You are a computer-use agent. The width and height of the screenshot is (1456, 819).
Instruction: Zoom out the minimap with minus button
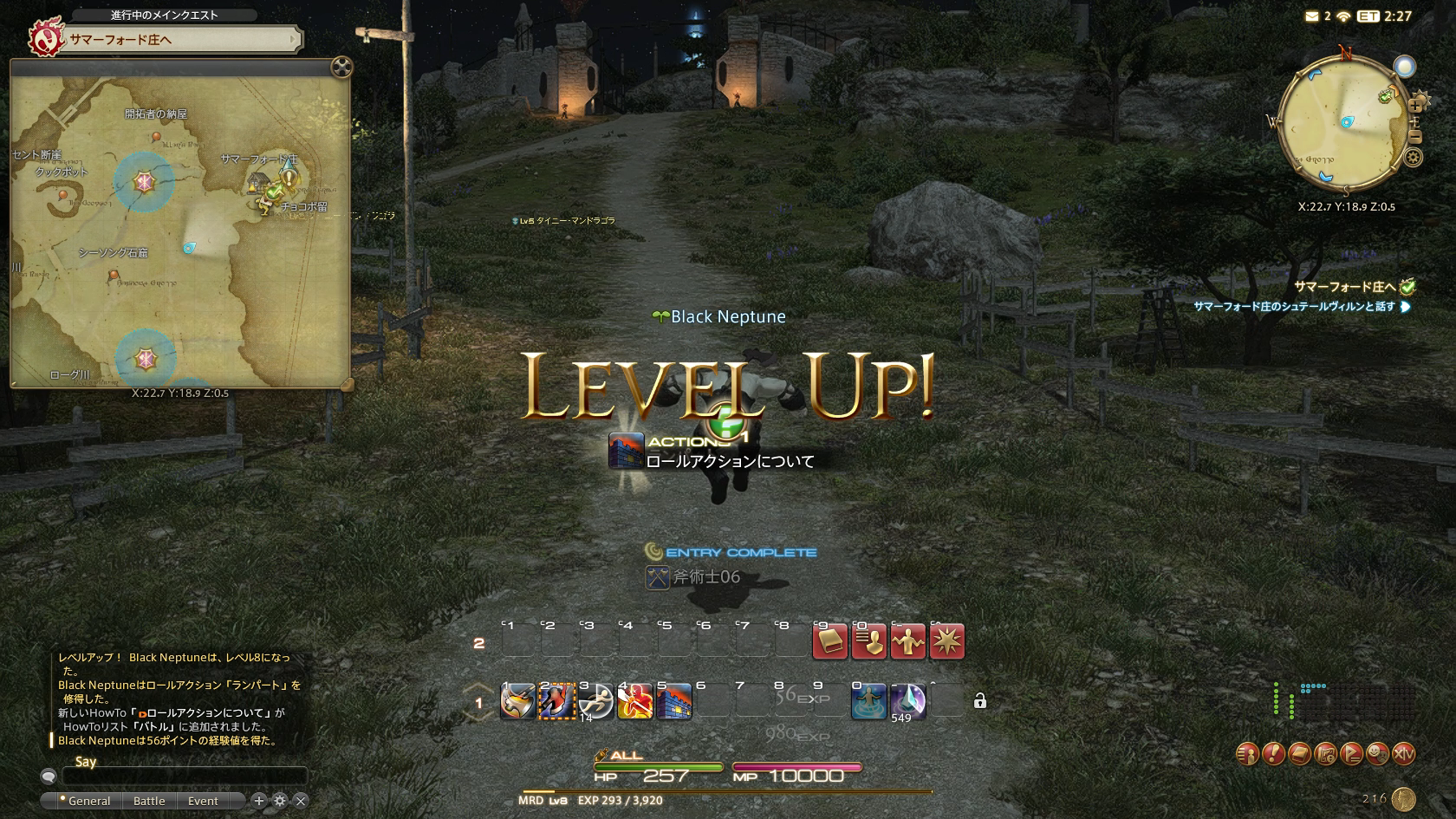(1415, 137)
